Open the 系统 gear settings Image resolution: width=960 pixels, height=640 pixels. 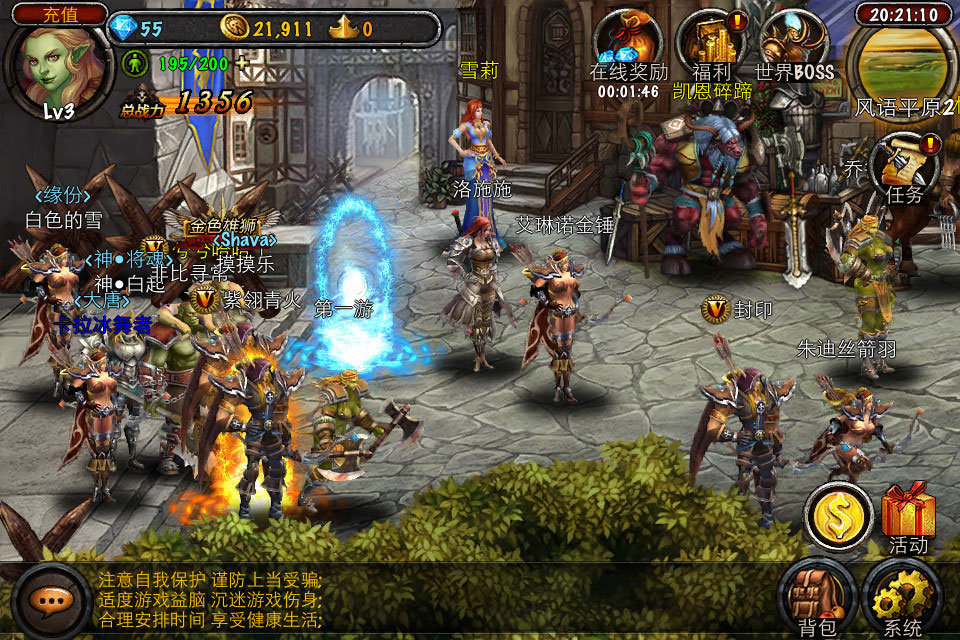pos(901,598)
